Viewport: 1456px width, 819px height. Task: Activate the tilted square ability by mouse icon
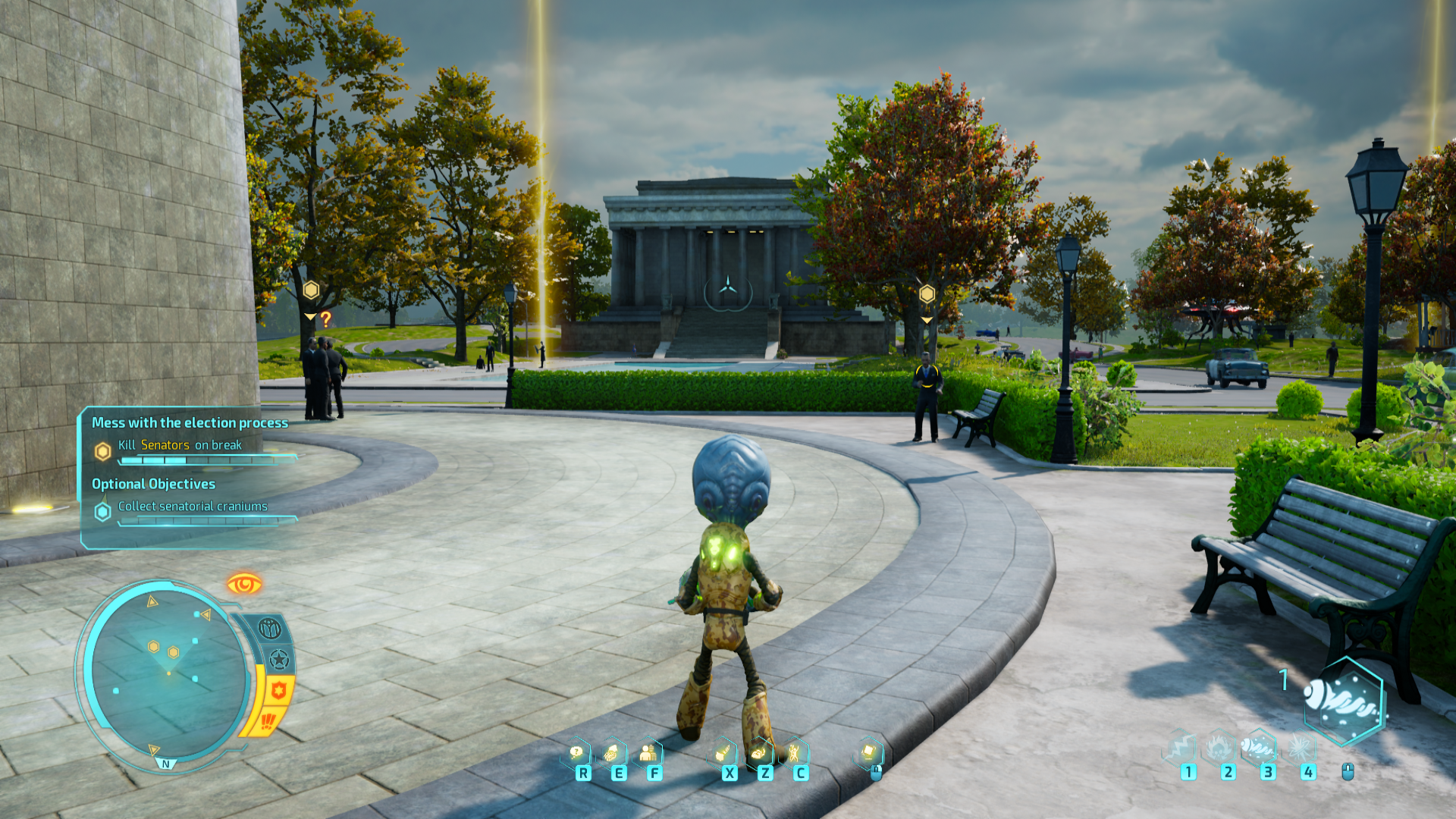coord(868,752)
